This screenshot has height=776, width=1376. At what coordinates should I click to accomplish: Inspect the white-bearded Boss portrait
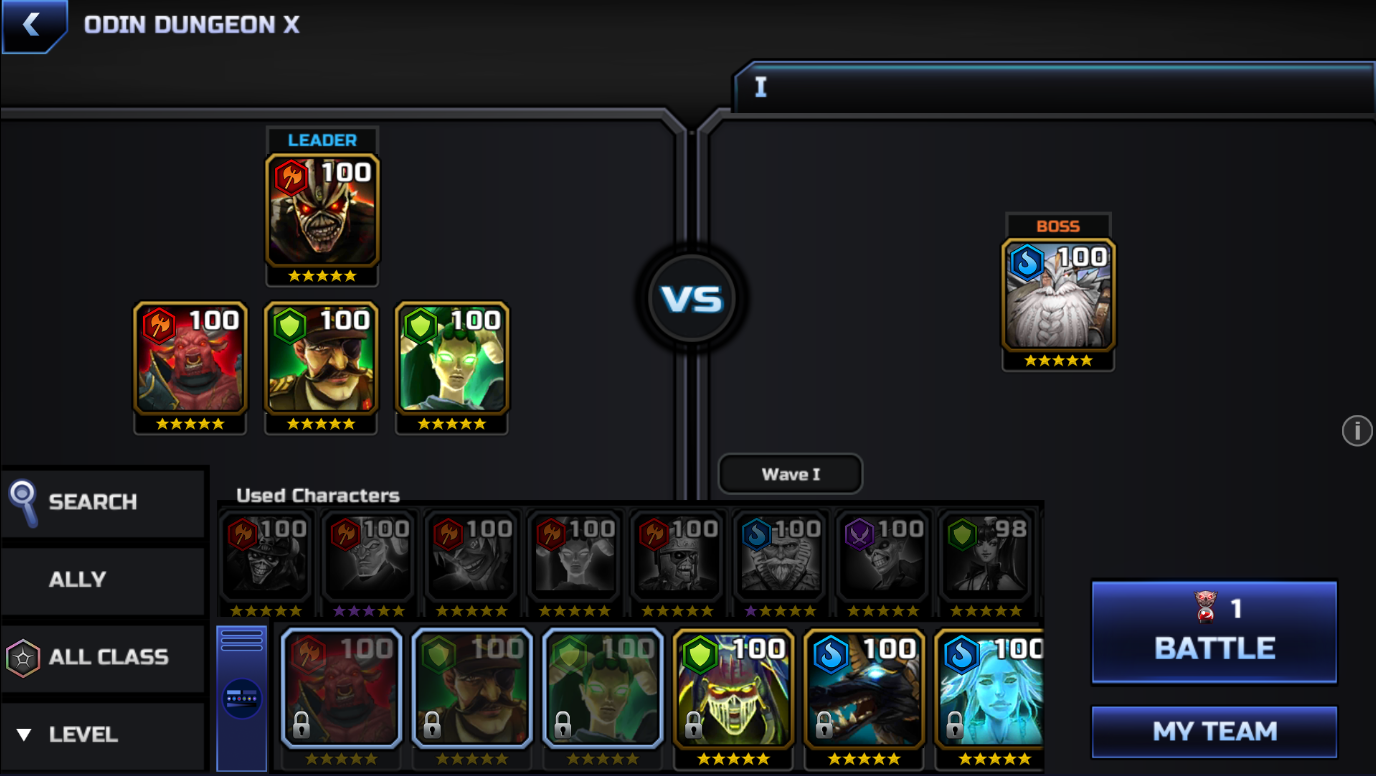1058,296
